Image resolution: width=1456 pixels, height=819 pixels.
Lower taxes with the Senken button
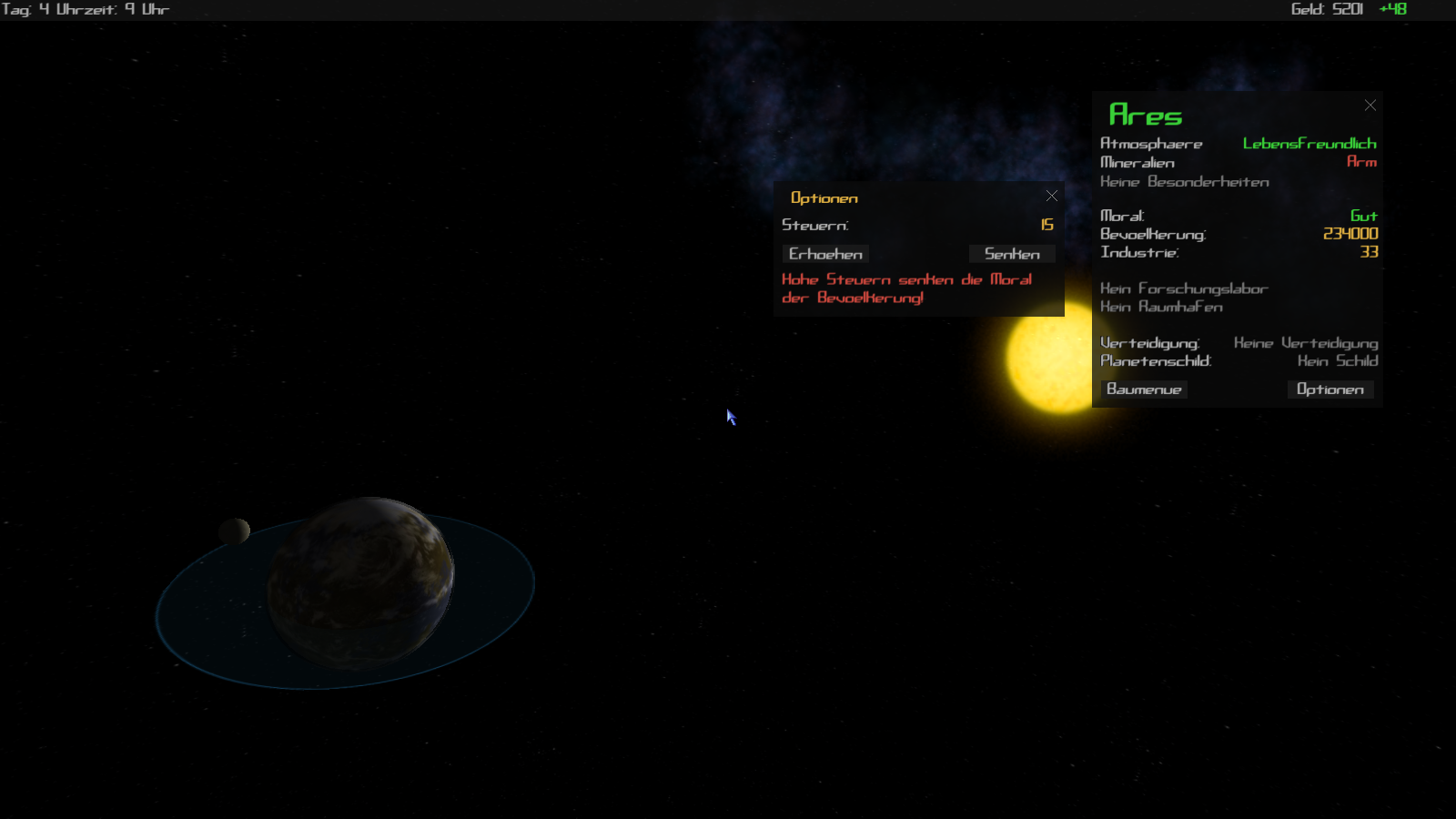(x=1011, y=254)
